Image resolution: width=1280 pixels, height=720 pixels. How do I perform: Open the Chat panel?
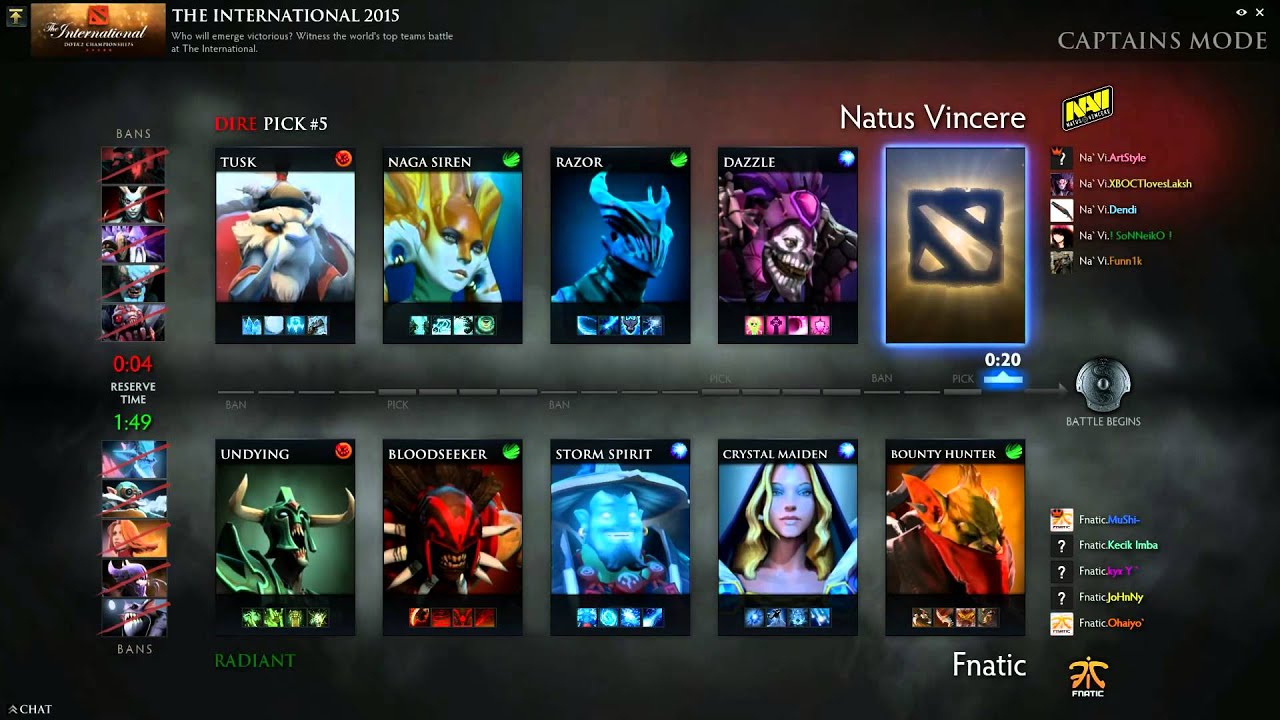30,709
